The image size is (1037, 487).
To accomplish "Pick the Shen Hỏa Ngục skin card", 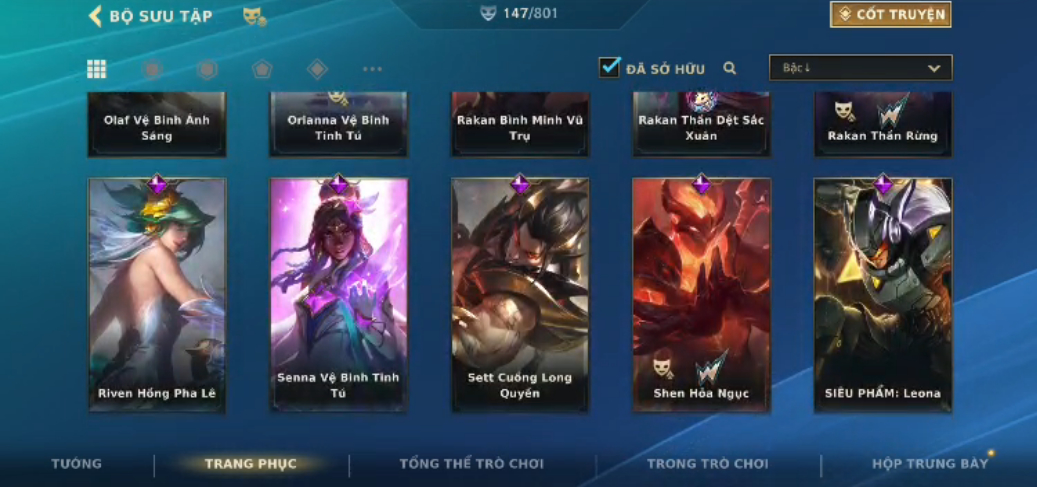I will [x=701, y=295].
